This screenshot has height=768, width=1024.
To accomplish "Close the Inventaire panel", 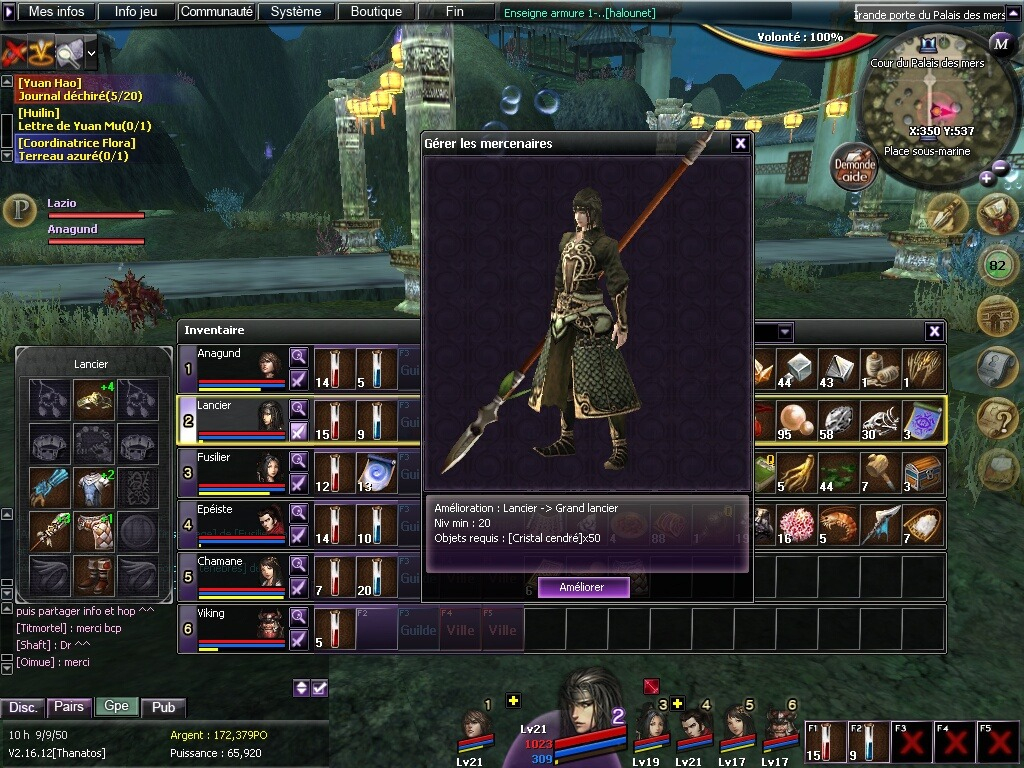I will pyautogui.click(x=934, y=331).
